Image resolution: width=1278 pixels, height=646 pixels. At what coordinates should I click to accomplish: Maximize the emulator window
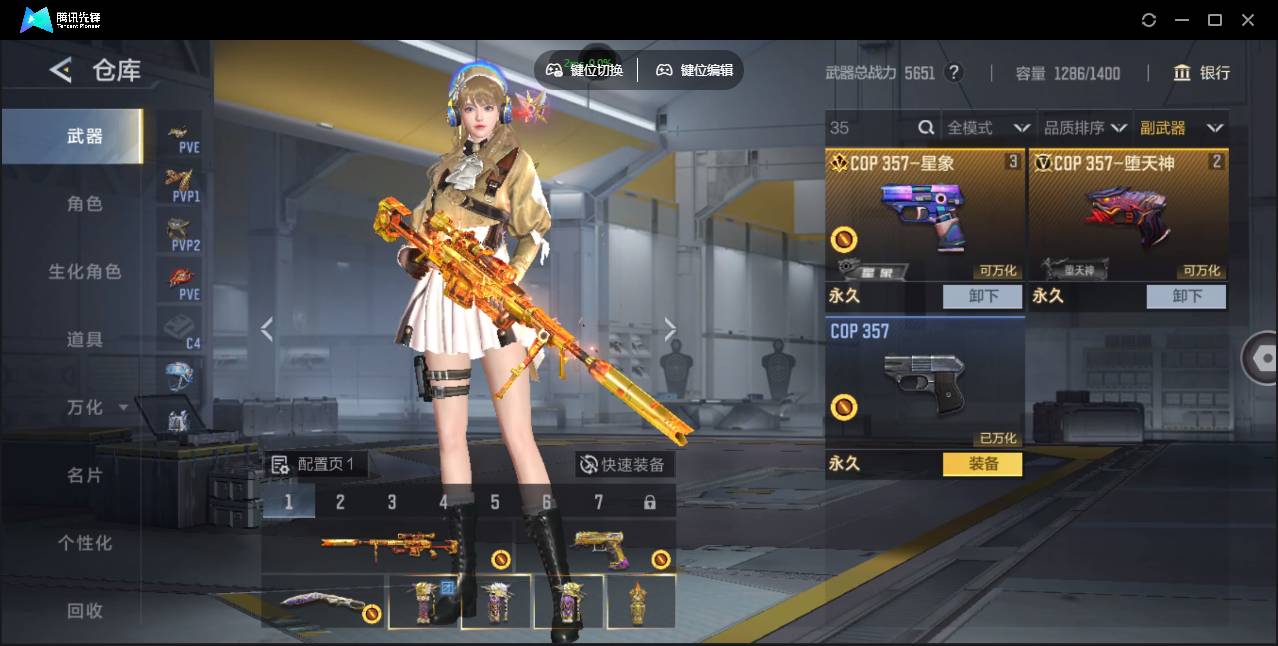1215,20
